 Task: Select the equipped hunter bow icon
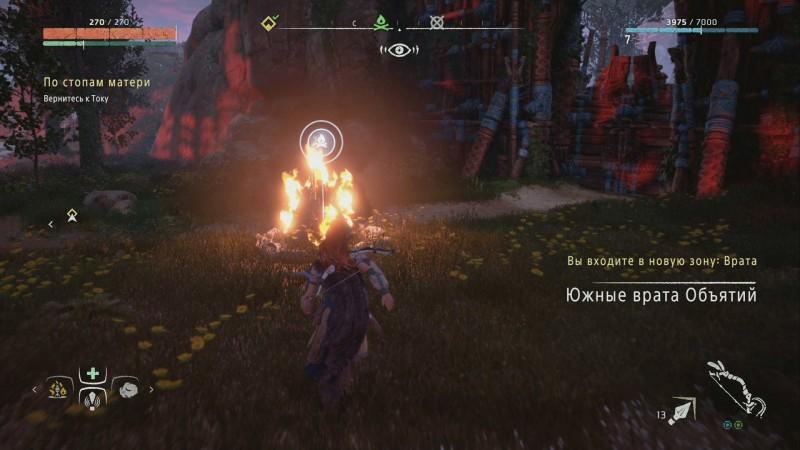735,392
